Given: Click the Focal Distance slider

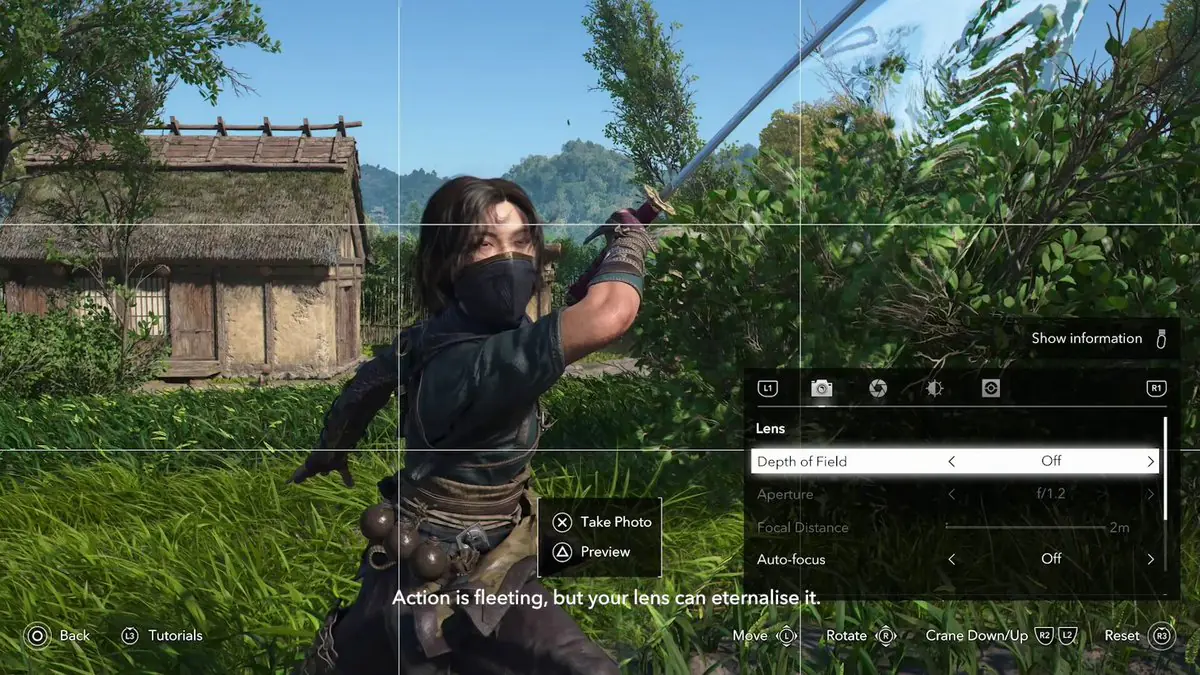Looking at the screenshot, I should (x=1025, y=526).
